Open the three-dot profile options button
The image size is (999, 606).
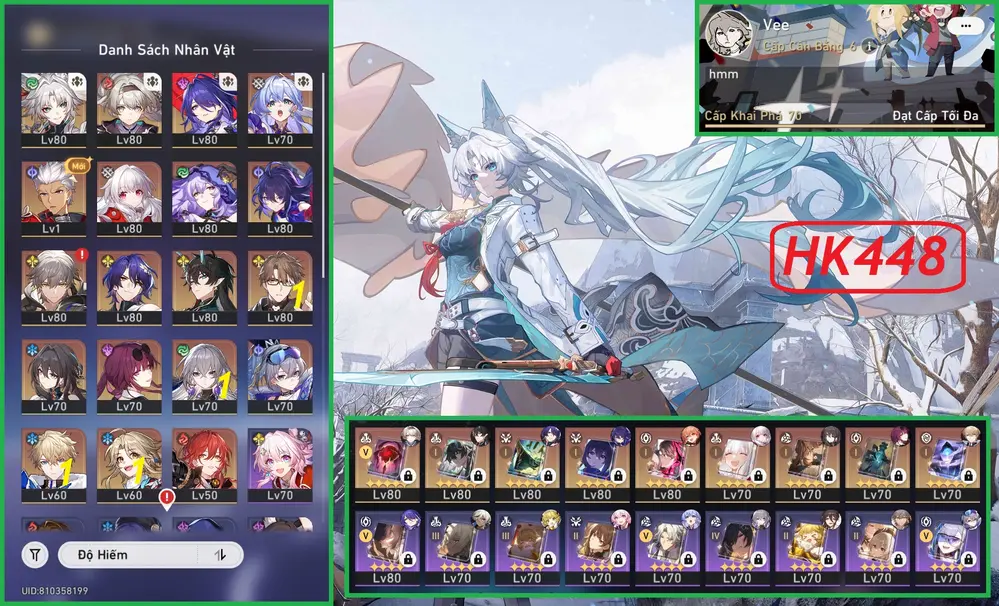pyautogui.click(x=965, y=27)
